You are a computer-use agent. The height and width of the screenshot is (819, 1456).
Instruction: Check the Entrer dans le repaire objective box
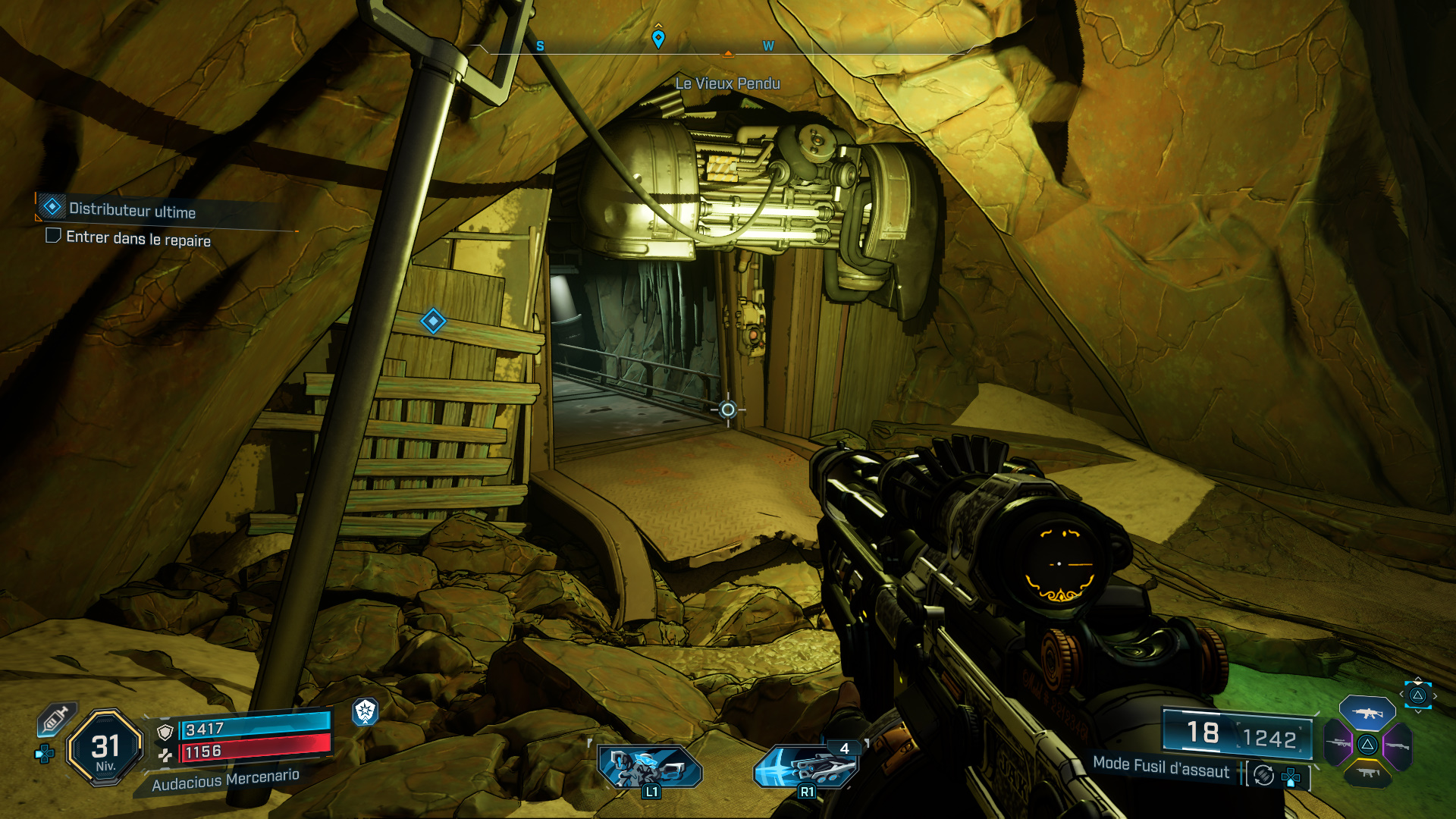tap(52, 237)
